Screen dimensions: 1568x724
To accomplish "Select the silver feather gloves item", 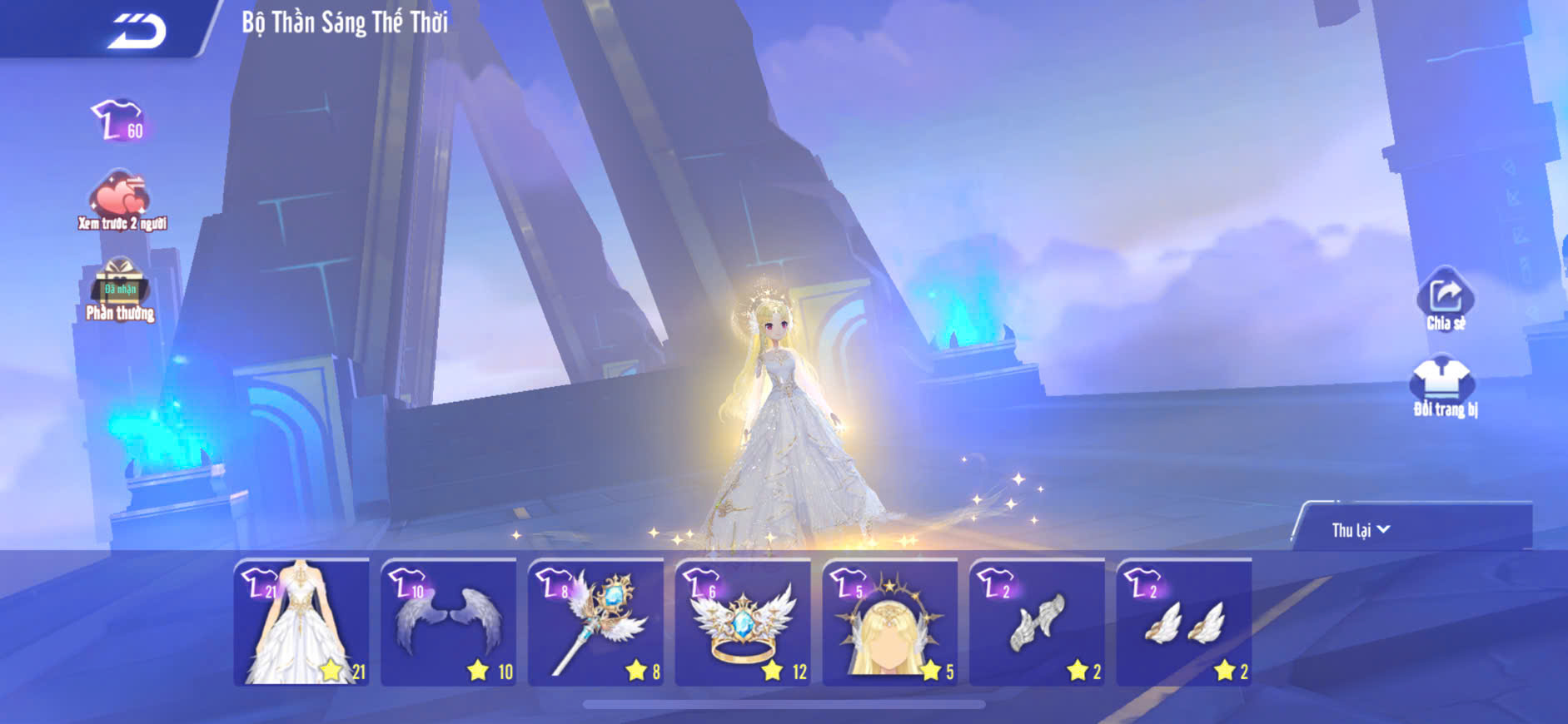I will click(x=1038, y=622).
